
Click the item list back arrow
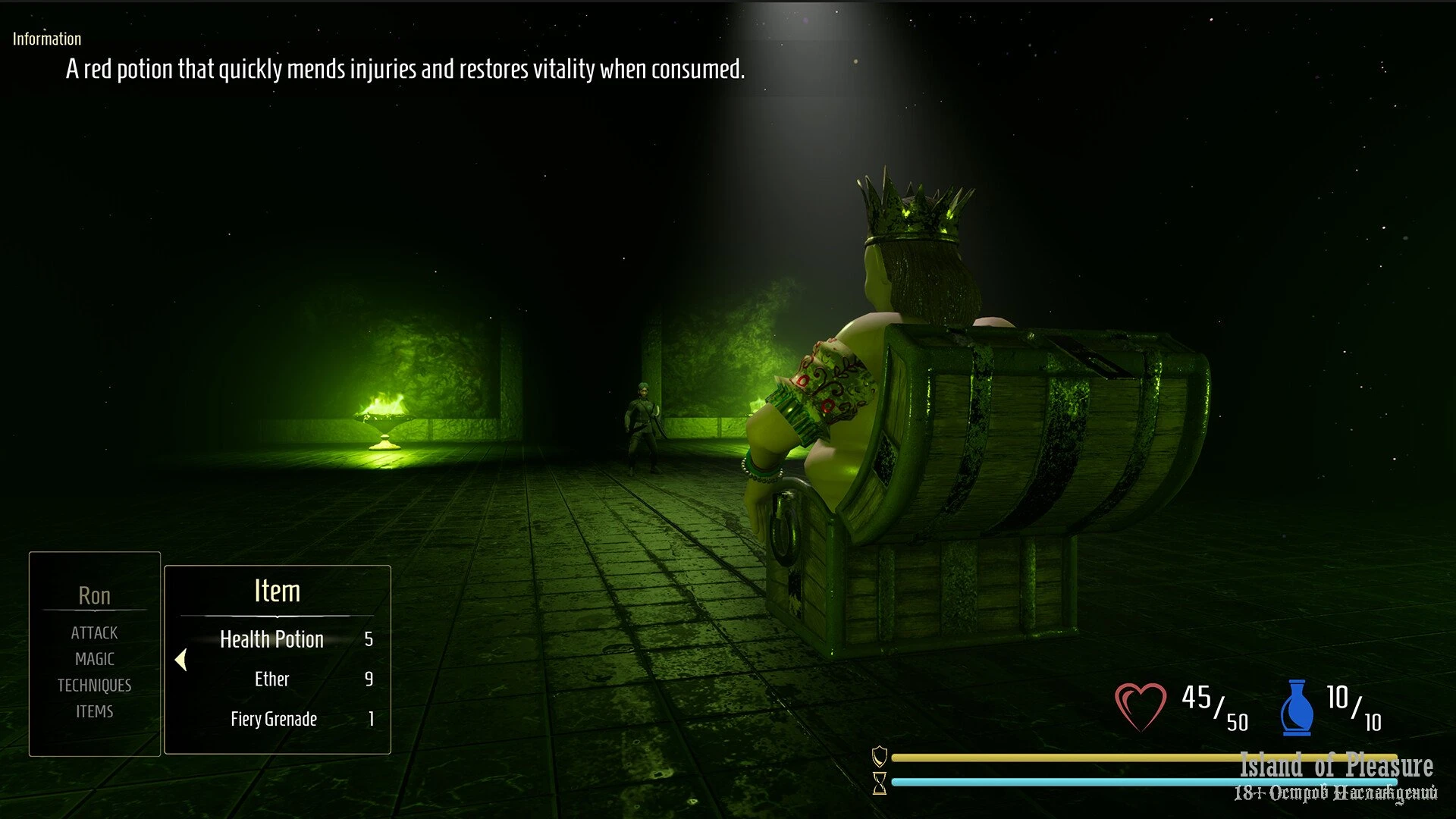[181, 660]
